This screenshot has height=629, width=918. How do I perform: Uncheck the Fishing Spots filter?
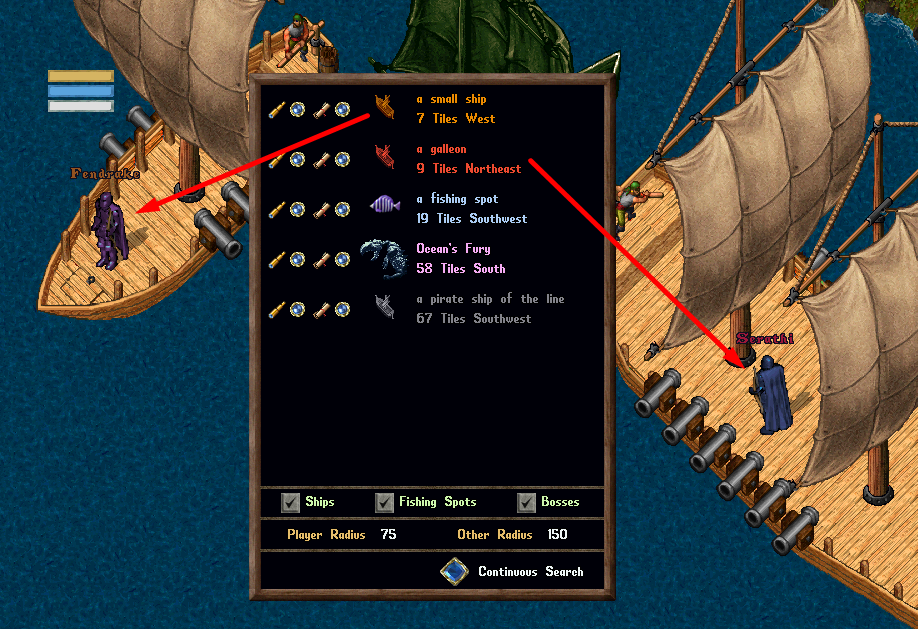(384, 502)
